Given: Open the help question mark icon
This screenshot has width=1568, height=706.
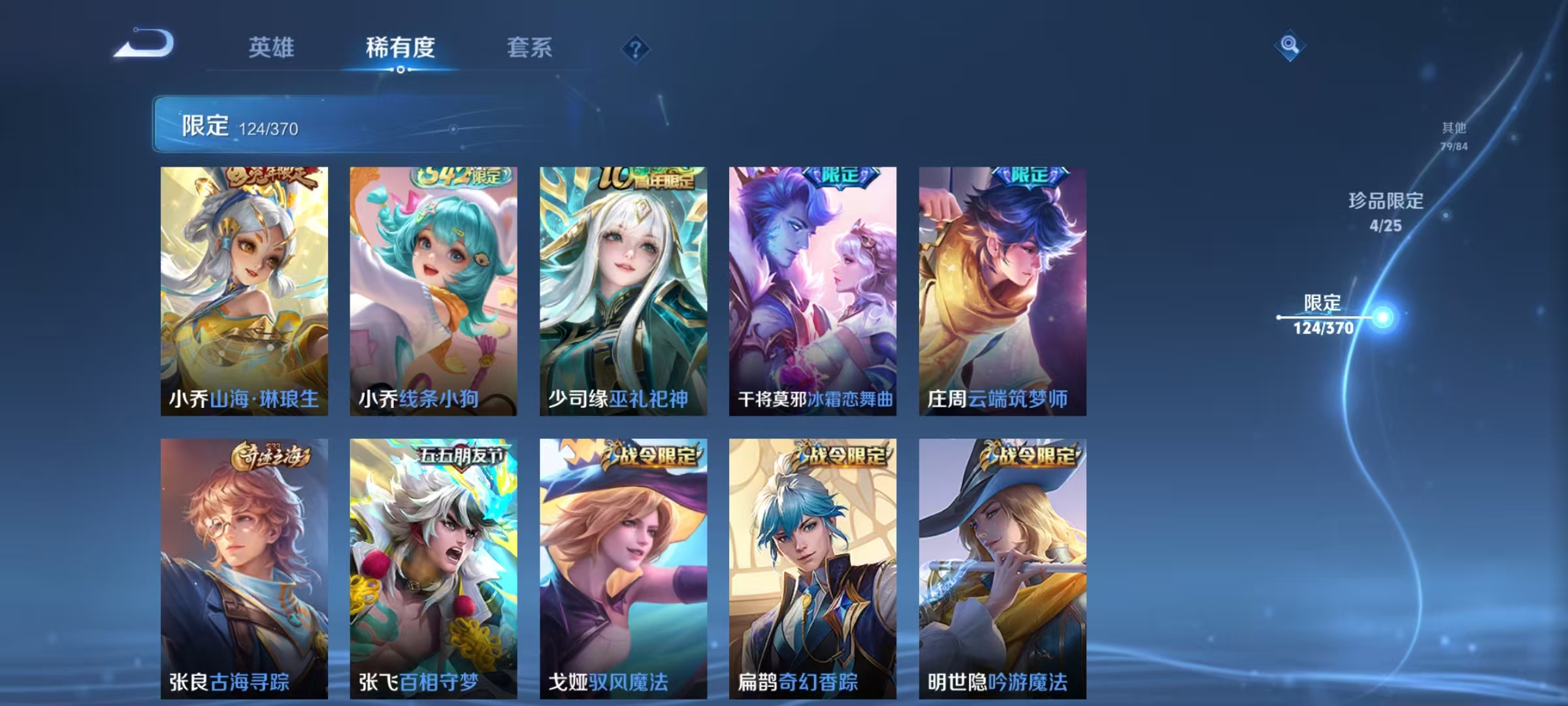Looking at the screenshot, I should [x=637, y=47].
